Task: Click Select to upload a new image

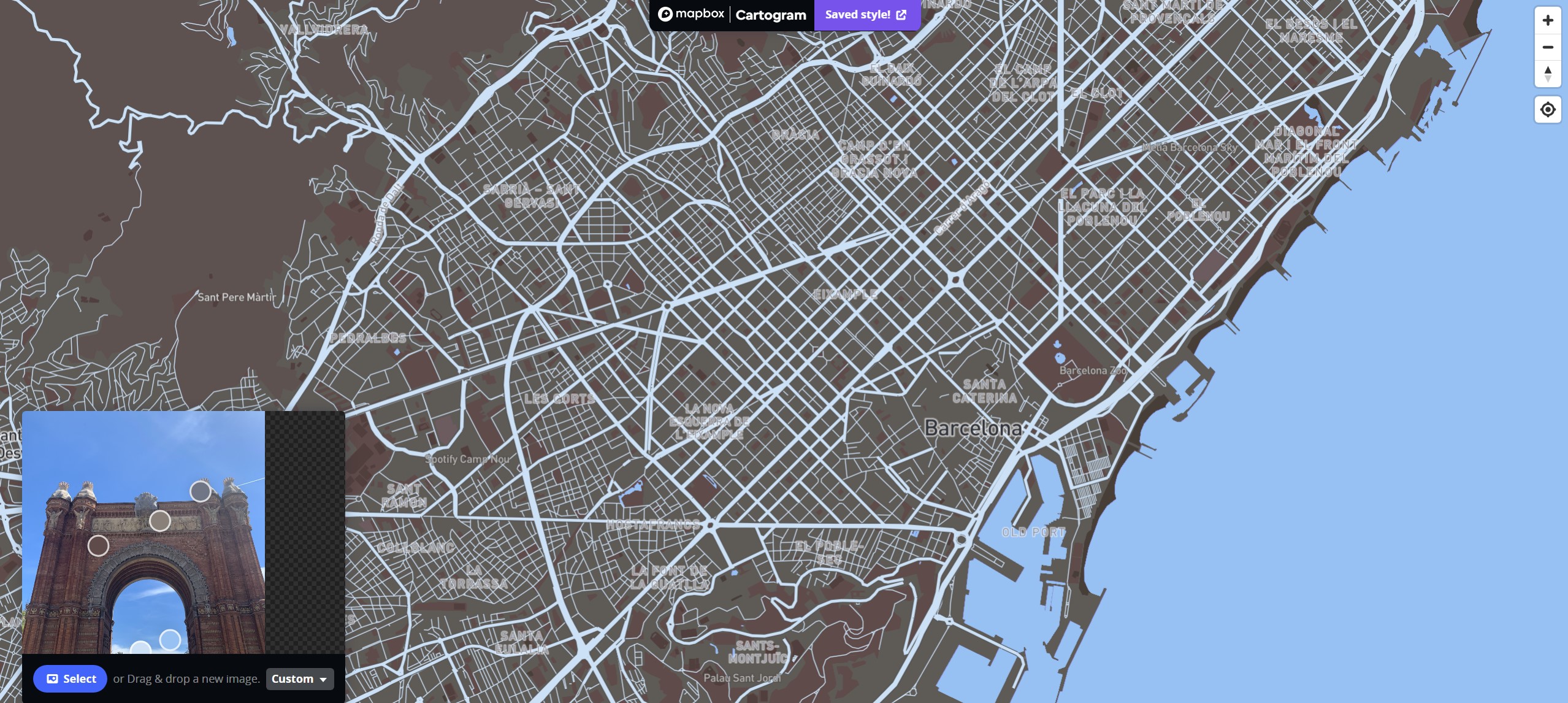Action: (70, 678)
